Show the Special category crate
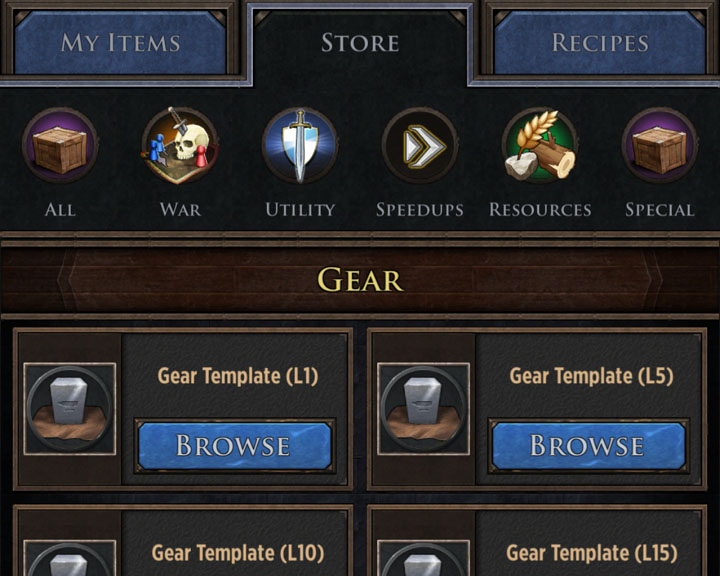The image size is (720, 576). (660, 147)
